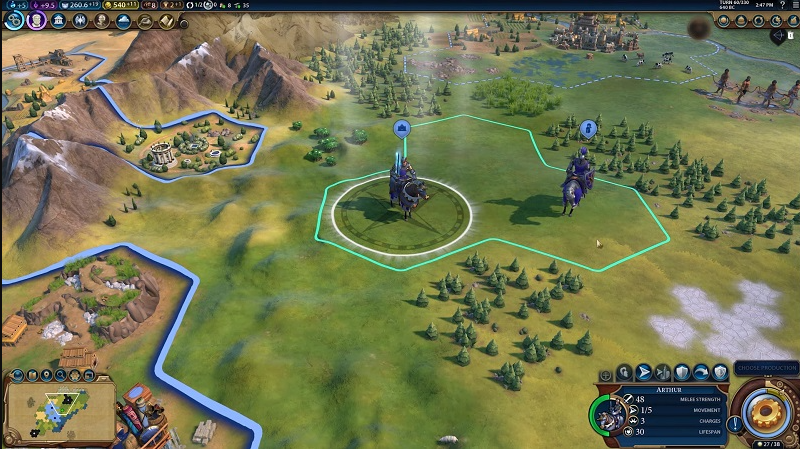Open the Great People screen
Screen dimensions: 800x449
pyautogui.click(x=102, y=20)
